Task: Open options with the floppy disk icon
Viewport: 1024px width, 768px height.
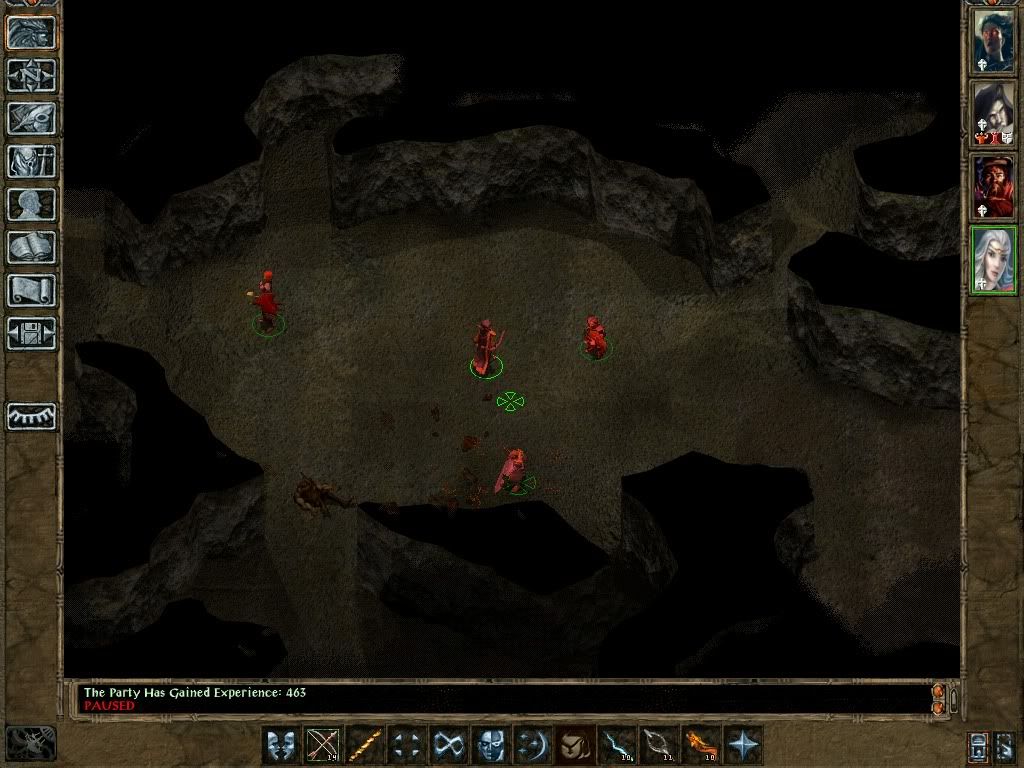Action: coord(32,333)
